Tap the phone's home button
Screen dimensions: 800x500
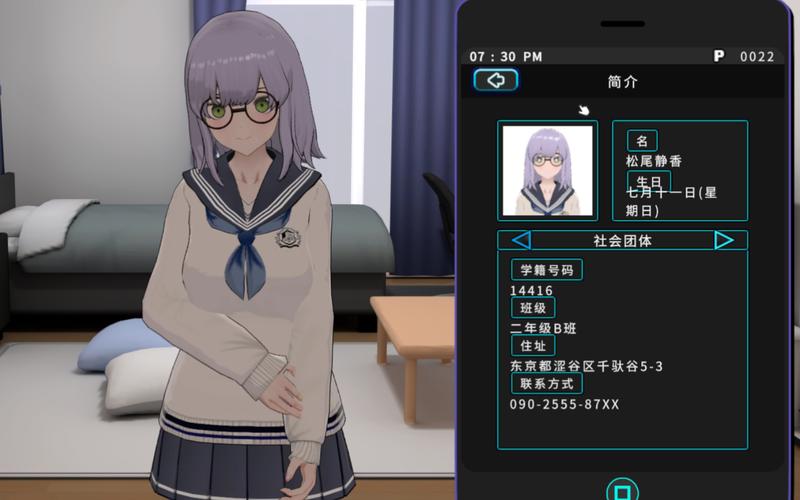click(x=622, y=491)
